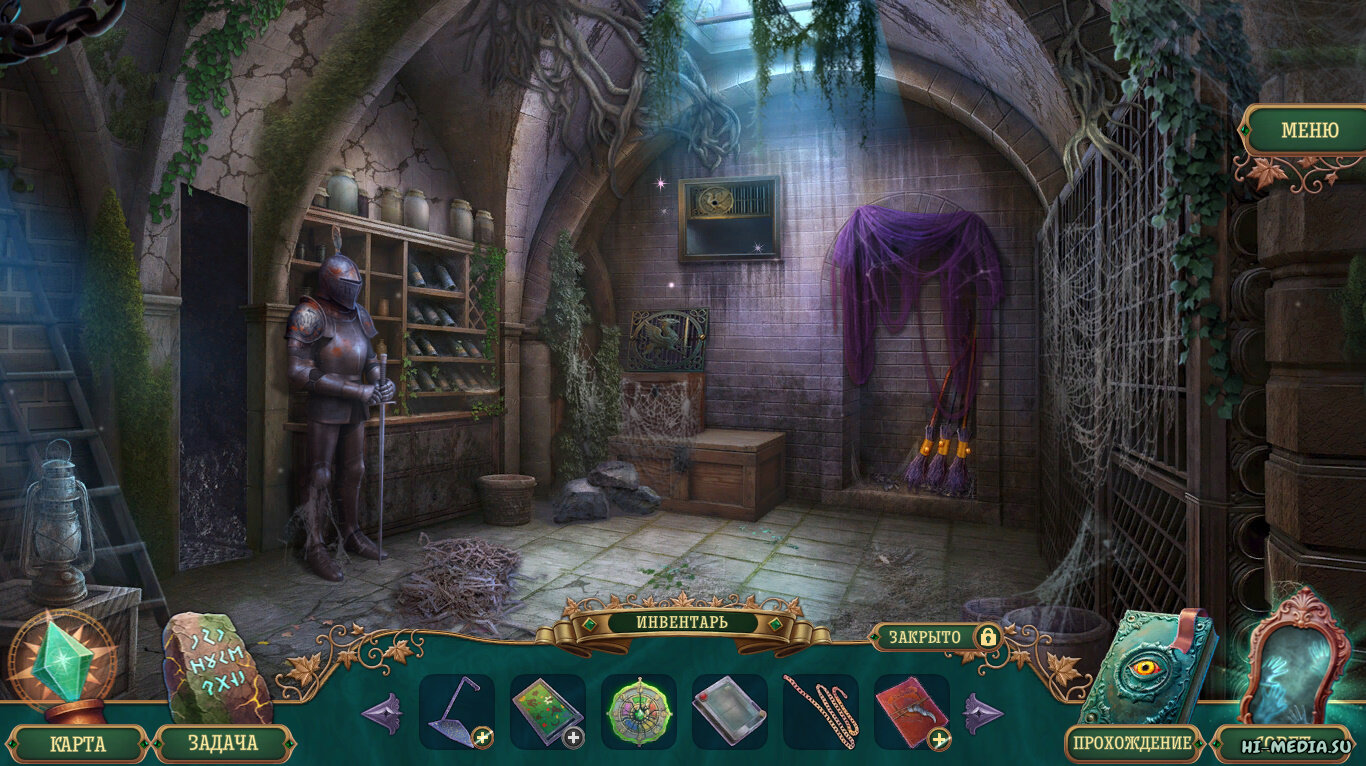1366x766 pixels.
Task: Open the Карта map button
Action: 78,743
